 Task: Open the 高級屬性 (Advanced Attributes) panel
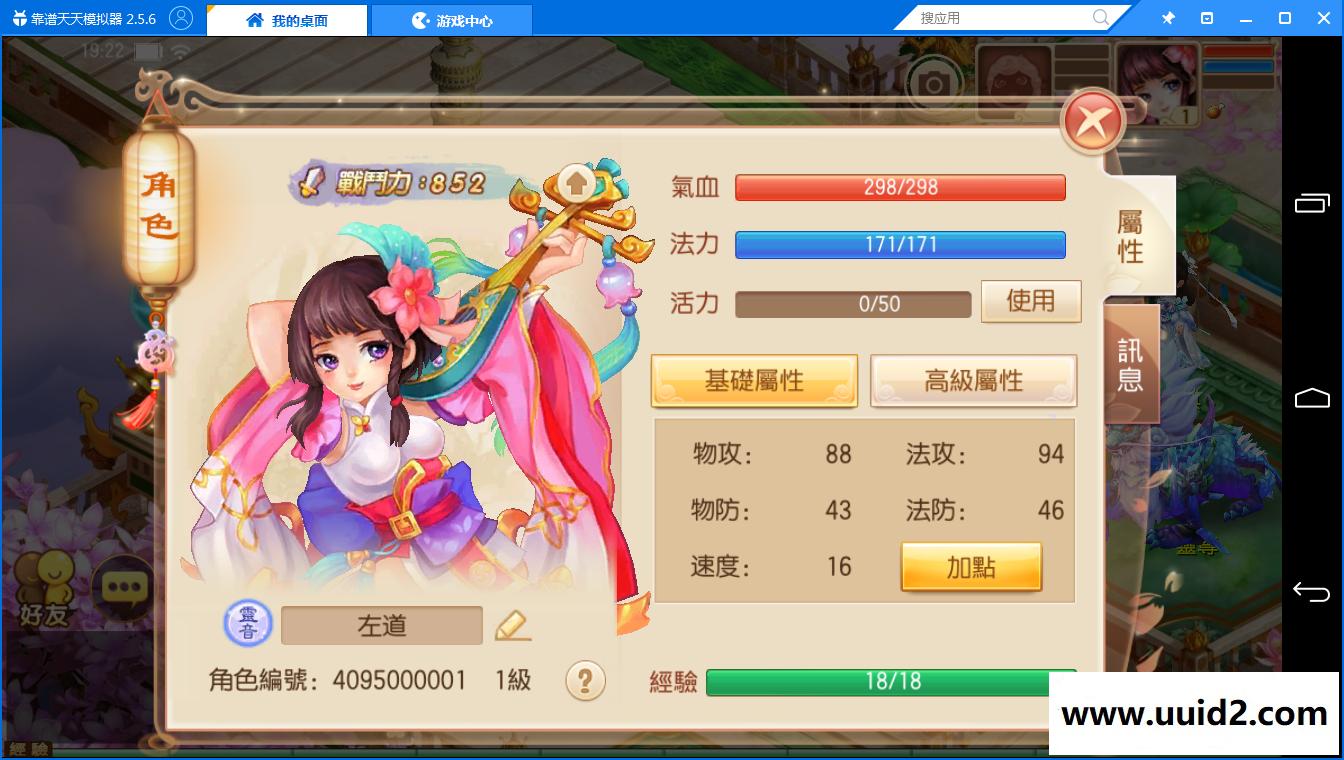pyautogui.click(x=972, y=380)
